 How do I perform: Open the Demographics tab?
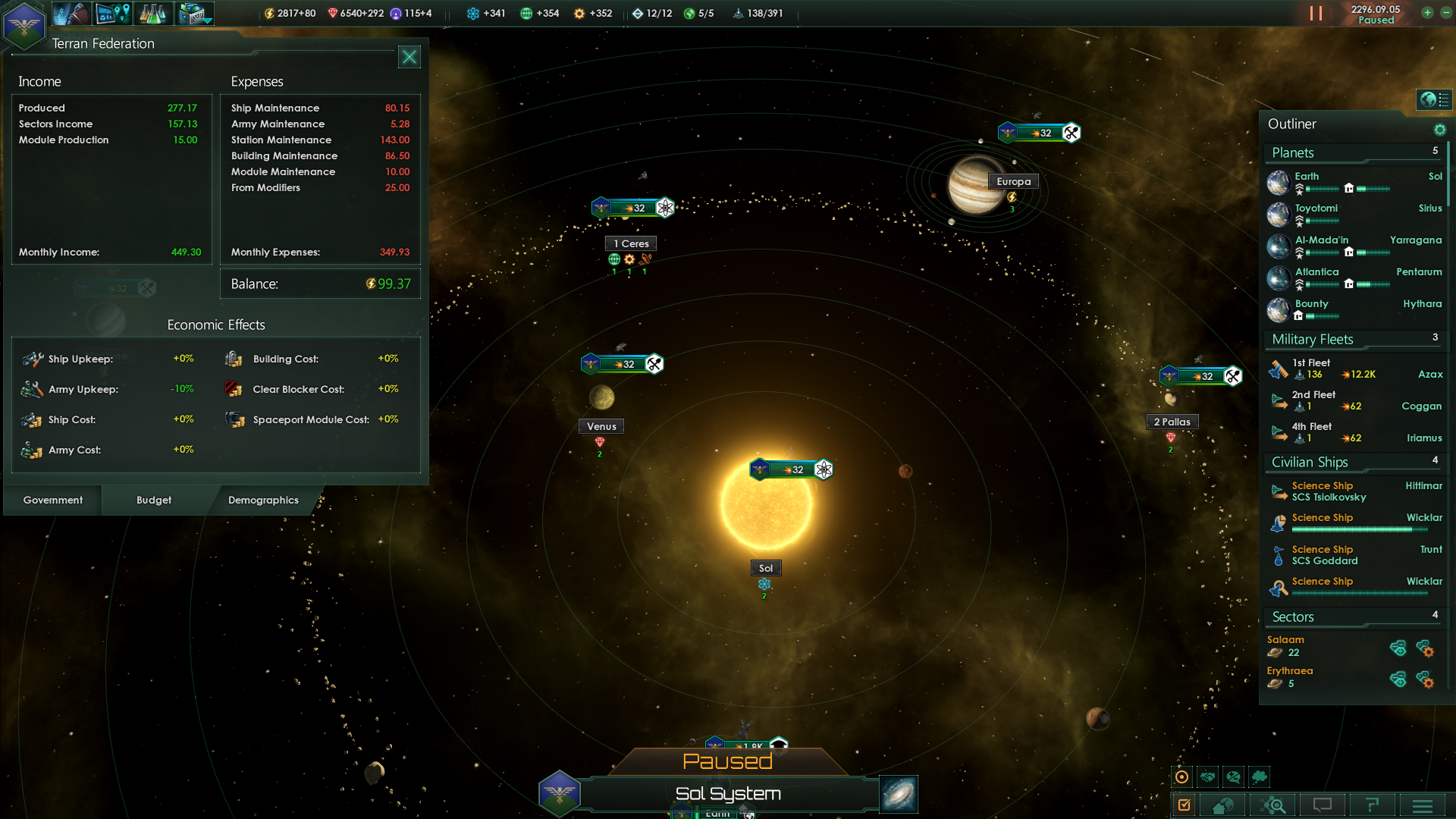(x=262, y=500)
